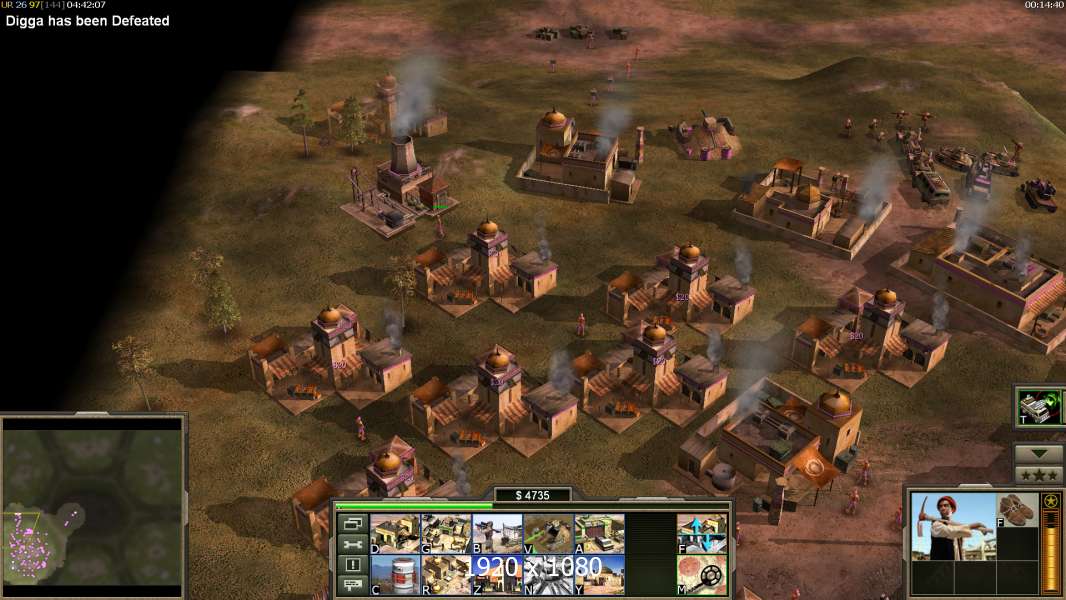Click the building icon with blue arrows
This screenshot has width=1066, height=600.
pos(702,533)
